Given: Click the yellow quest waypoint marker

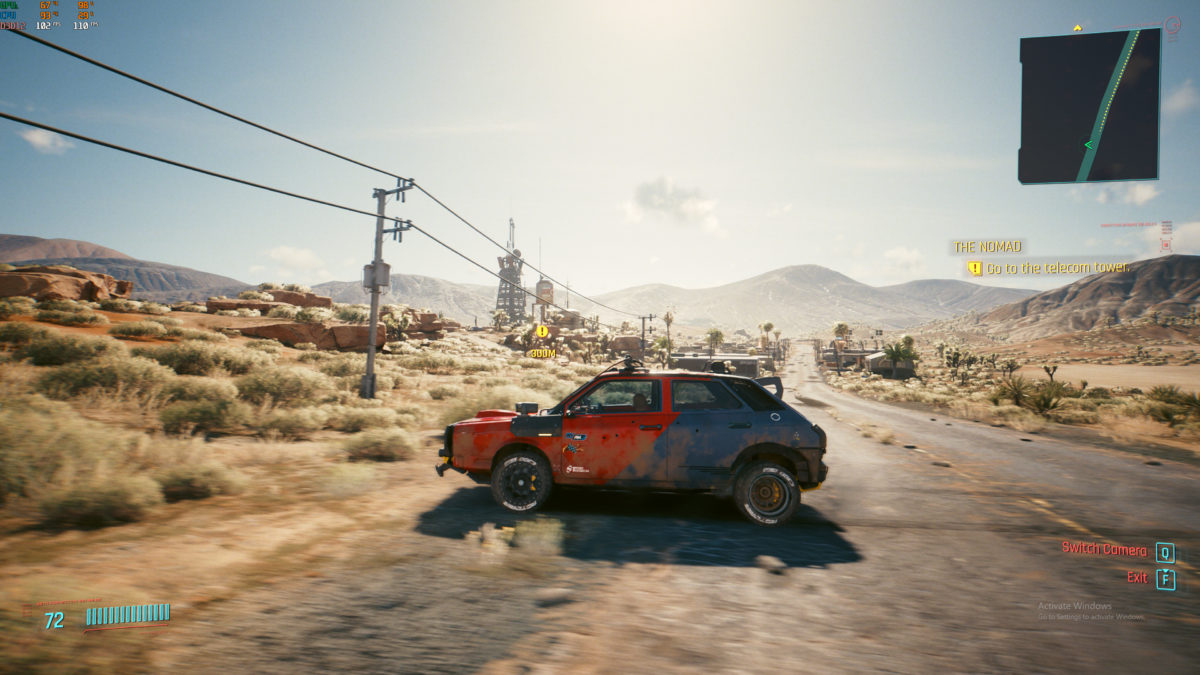Looking at the screenshot, I should (x=542, y=331).
